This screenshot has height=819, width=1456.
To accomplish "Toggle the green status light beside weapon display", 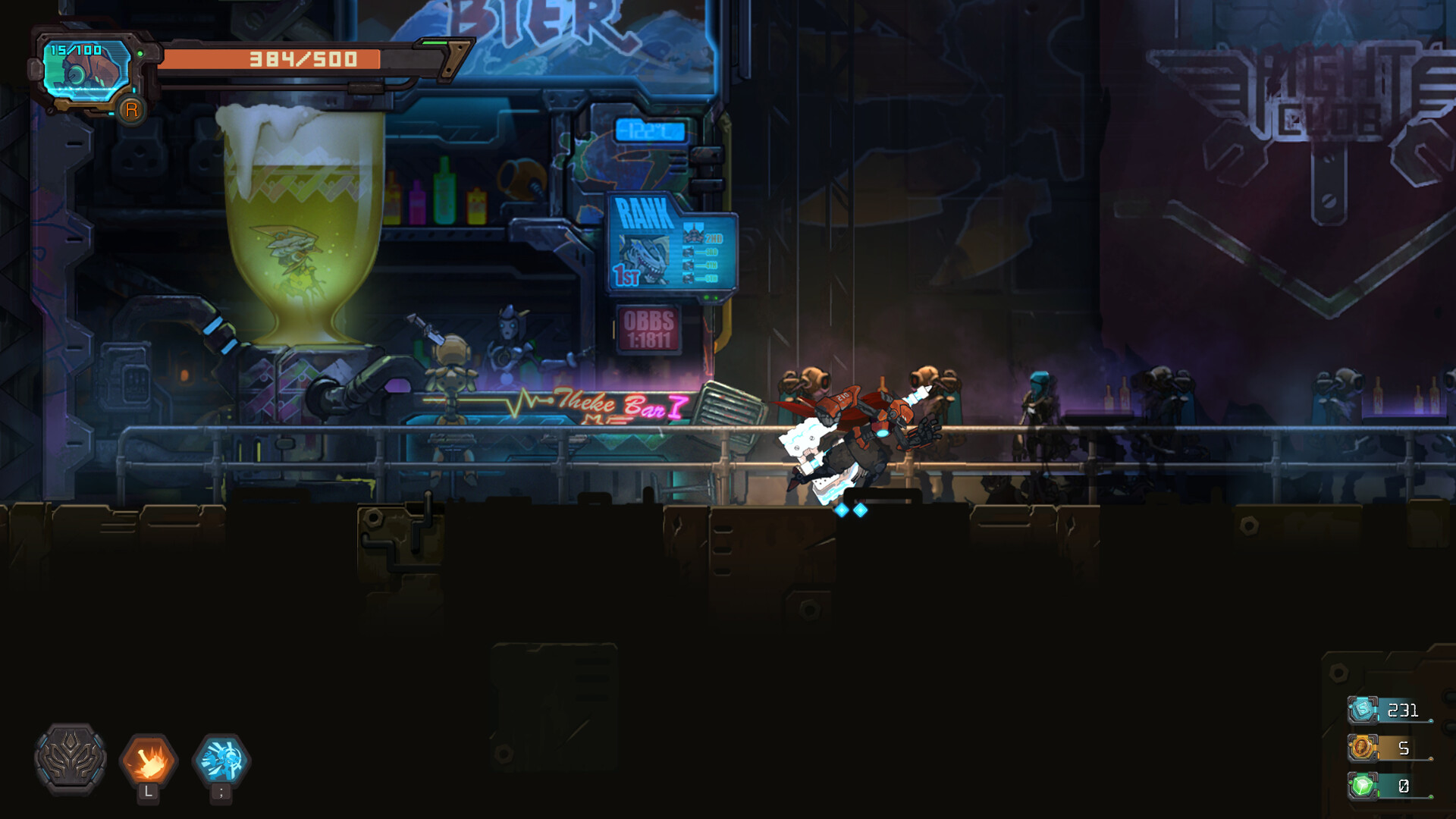I will (x=140, y=53).
